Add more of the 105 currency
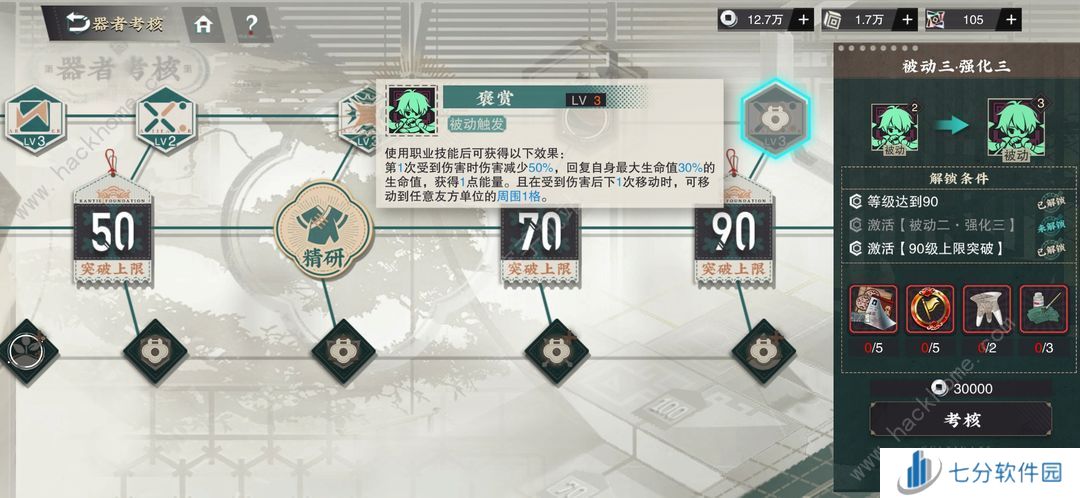The height and width of the screenshot is (498, 1080). coord(1011,19)
